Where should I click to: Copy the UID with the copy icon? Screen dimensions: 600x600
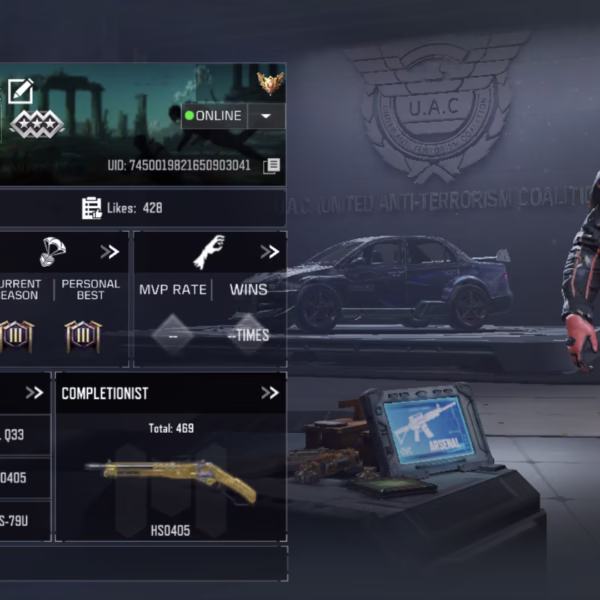pos(271,166)
